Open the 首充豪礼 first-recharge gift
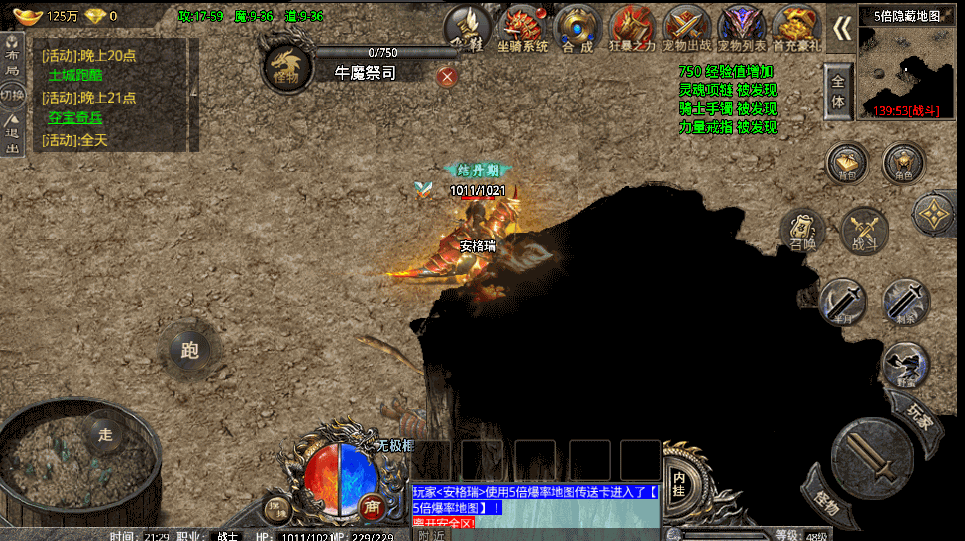 click(x=796, y=27)
